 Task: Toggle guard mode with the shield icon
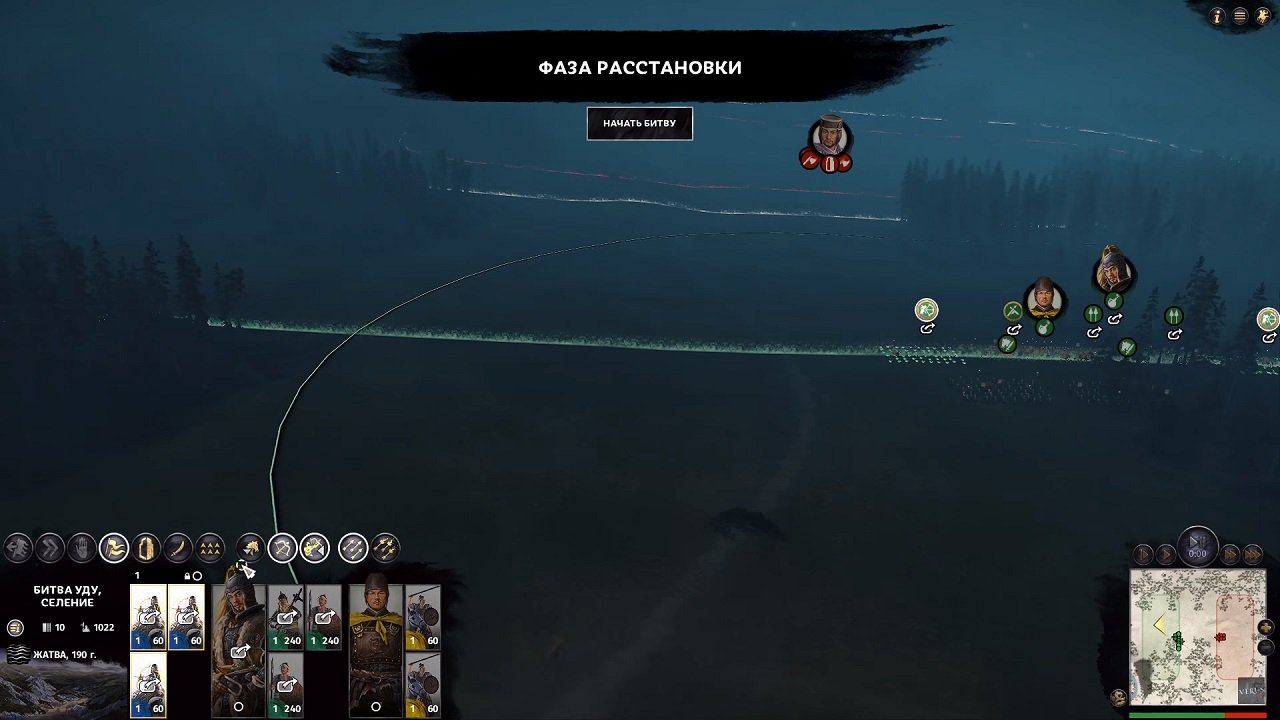pyautogui.click(x=148, y=547)
